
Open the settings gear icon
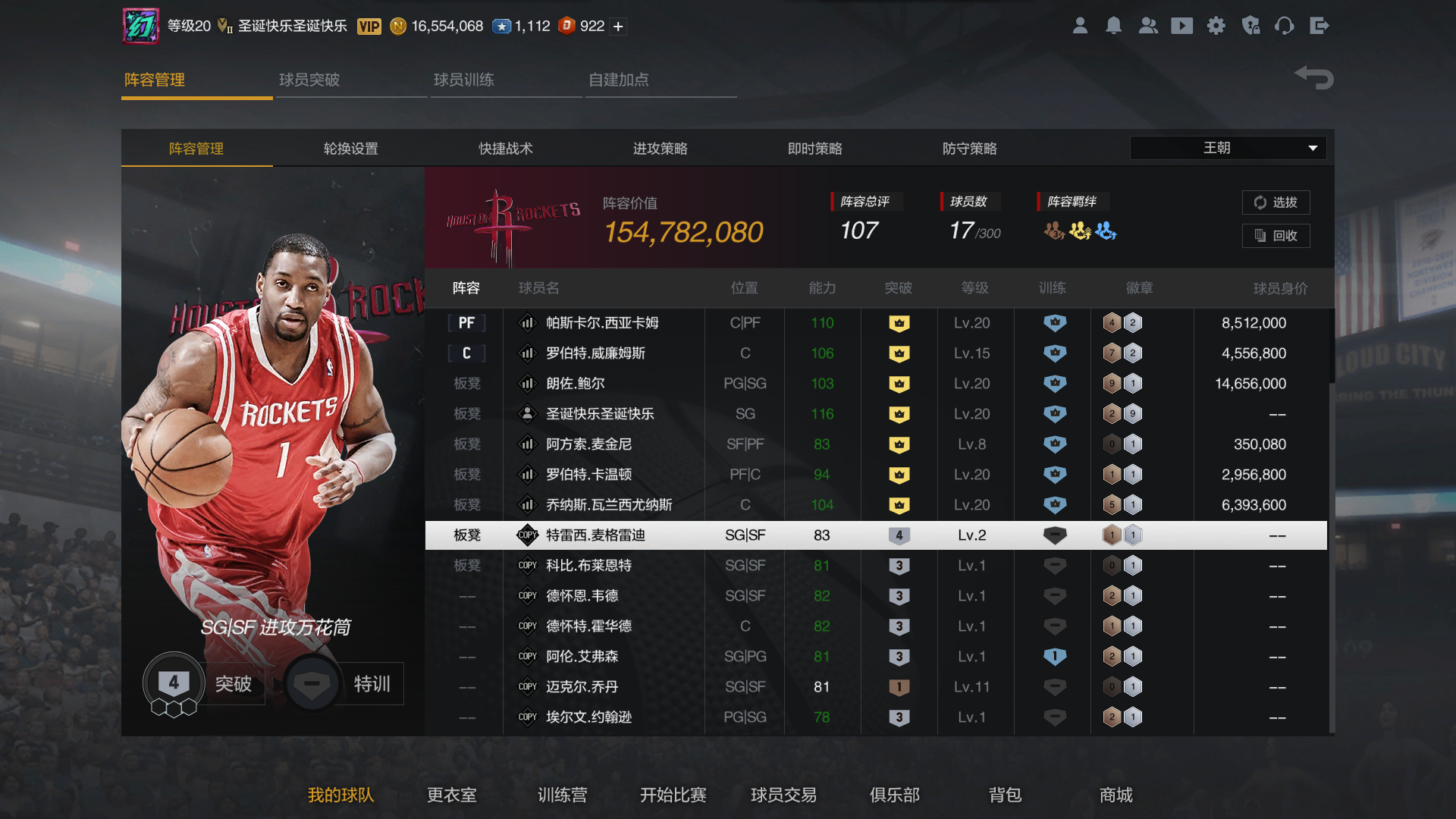[1216, 26]
